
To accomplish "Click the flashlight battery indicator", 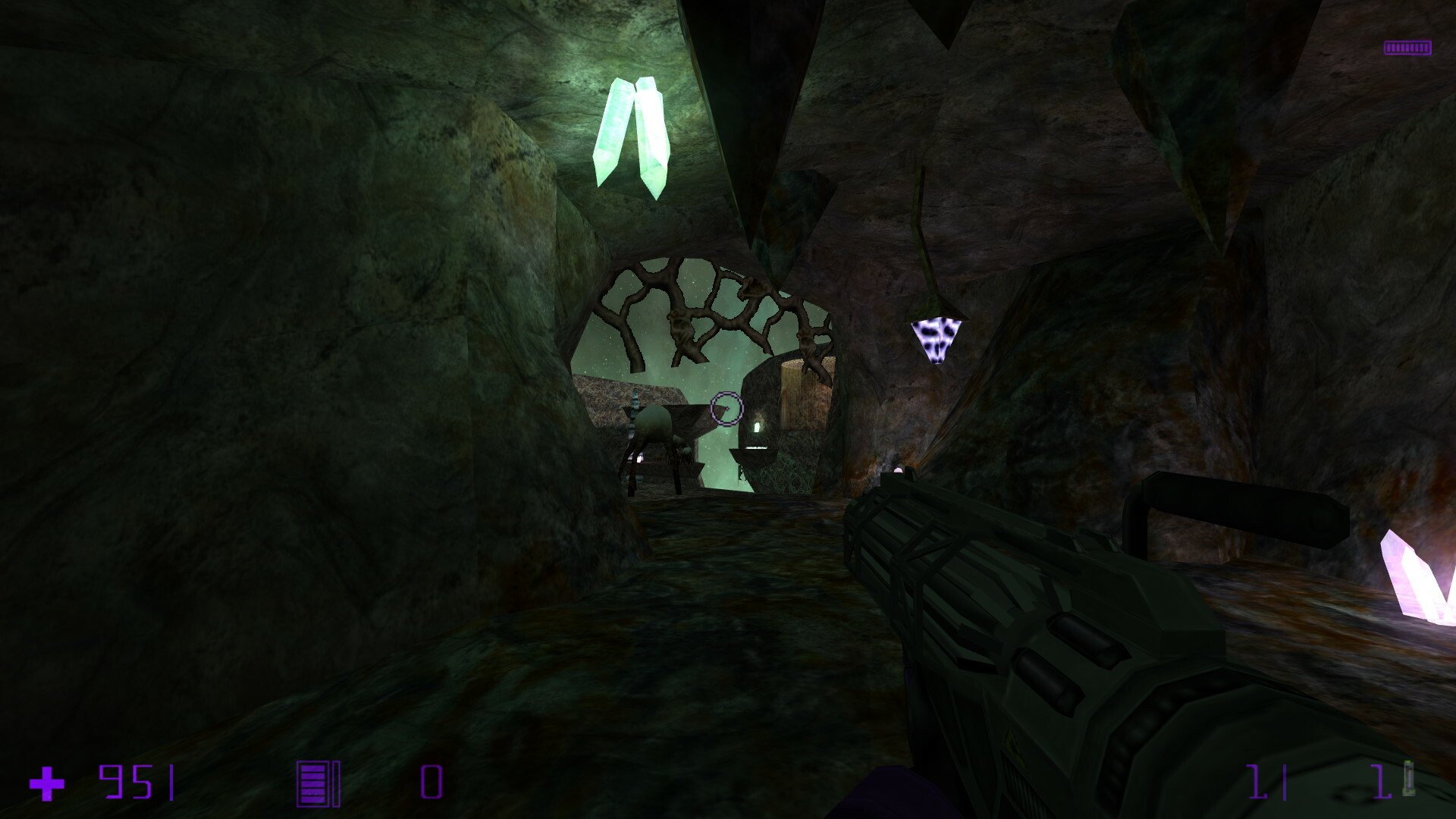I will click(1407, 48).
